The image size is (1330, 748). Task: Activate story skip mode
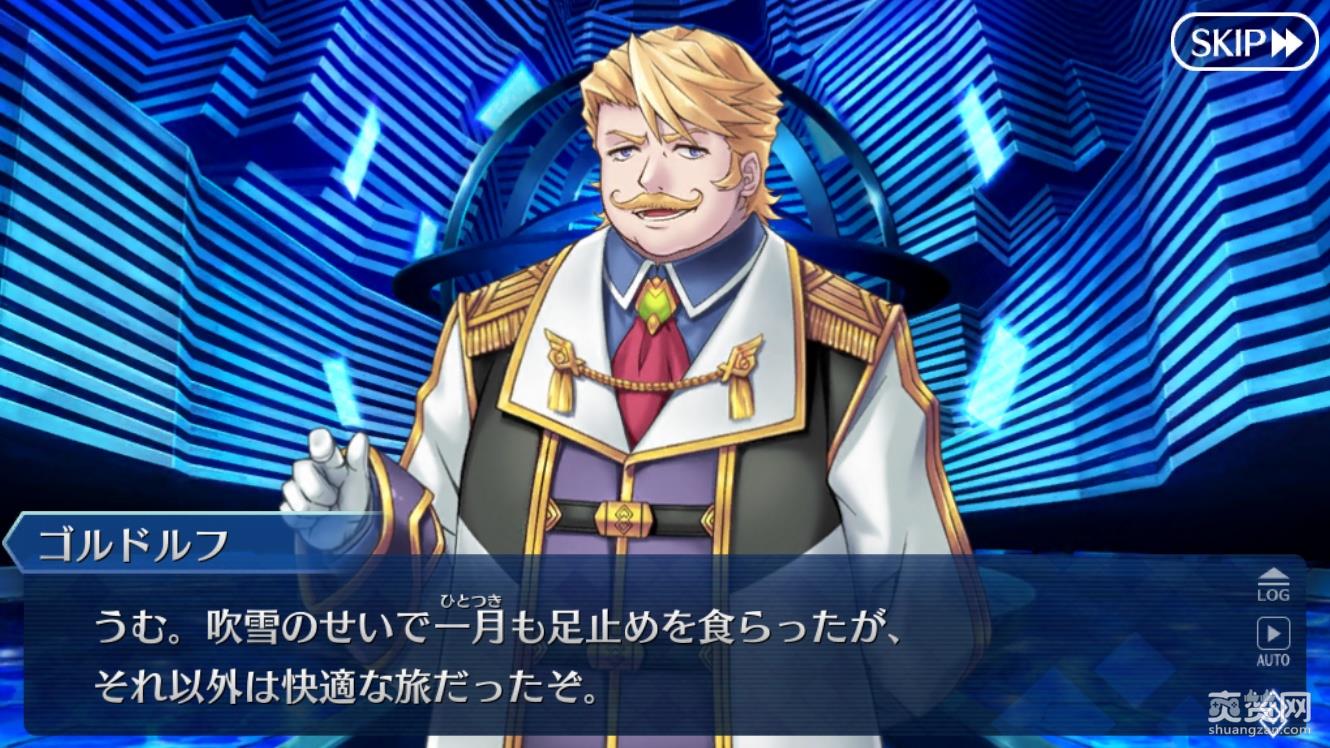tap(1245, 42)
